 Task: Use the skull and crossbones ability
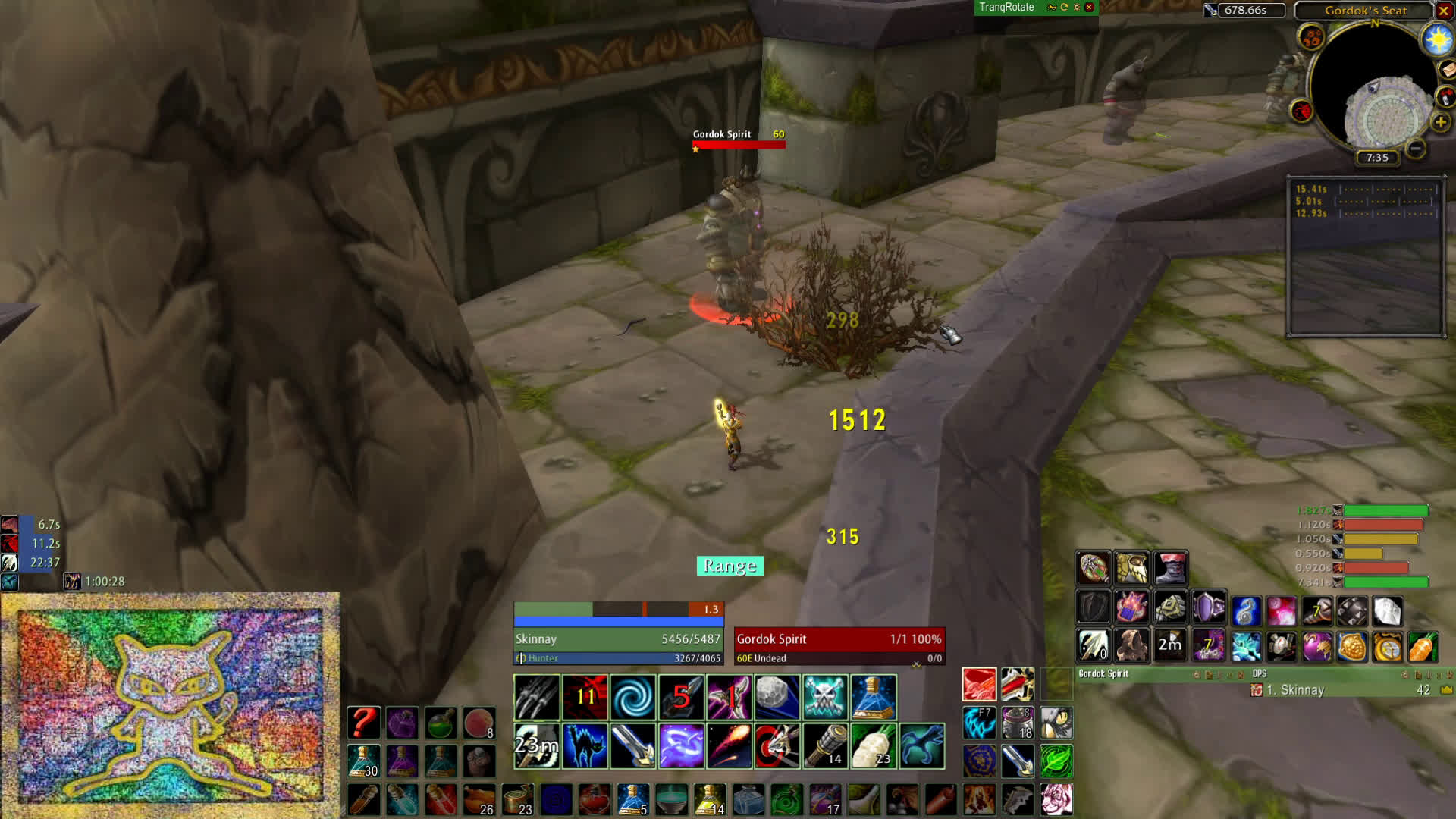[825, 697]
